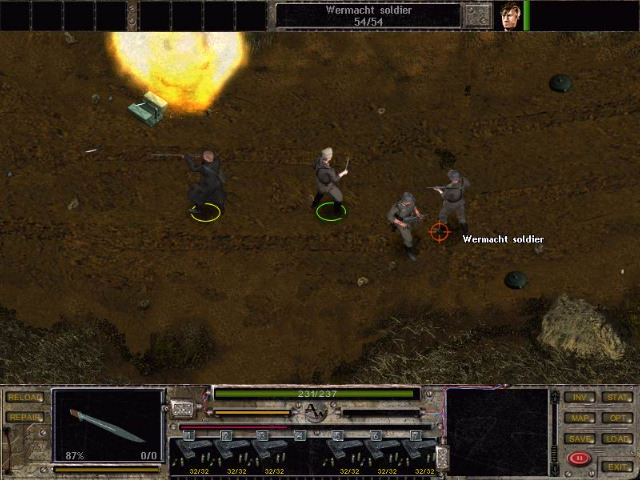This screenshot has height=480, width=640.
Task: Open the inventory with INV
Action: [x=579, y=398]
